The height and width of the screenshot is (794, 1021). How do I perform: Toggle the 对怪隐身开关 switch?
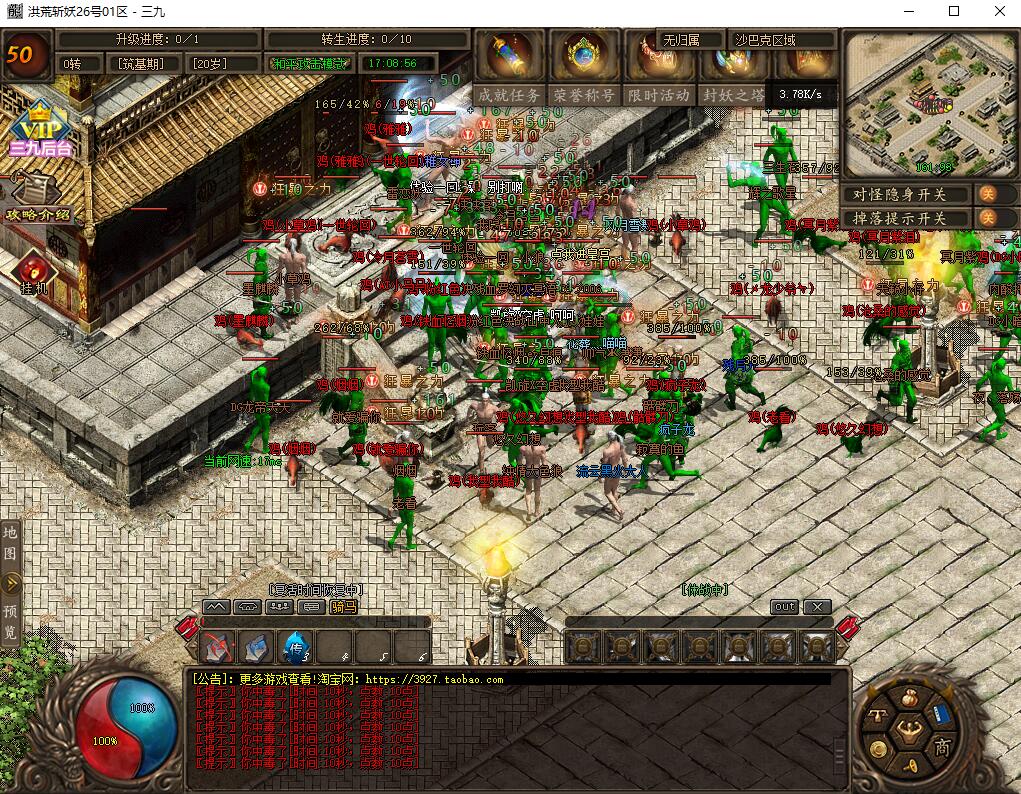click(x=986, y=194)
